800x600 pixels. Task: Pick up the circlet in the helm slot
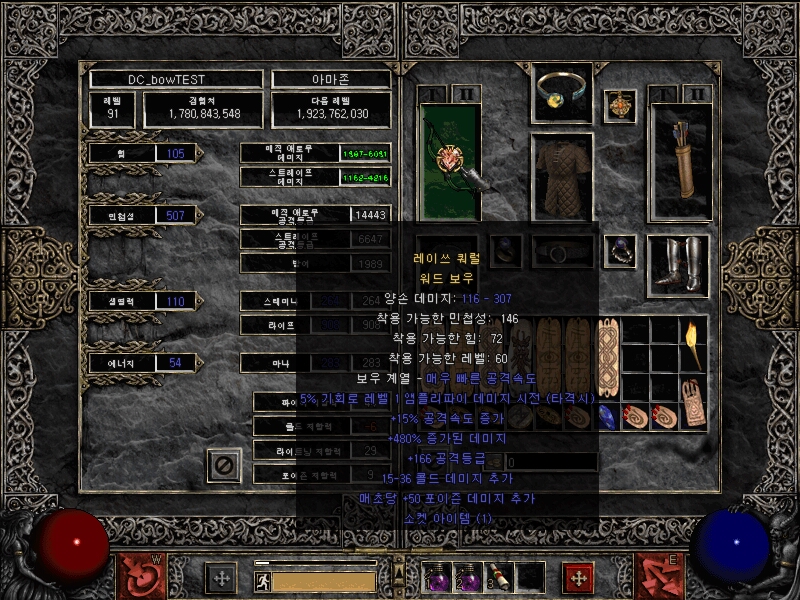(x=562, y=92)
